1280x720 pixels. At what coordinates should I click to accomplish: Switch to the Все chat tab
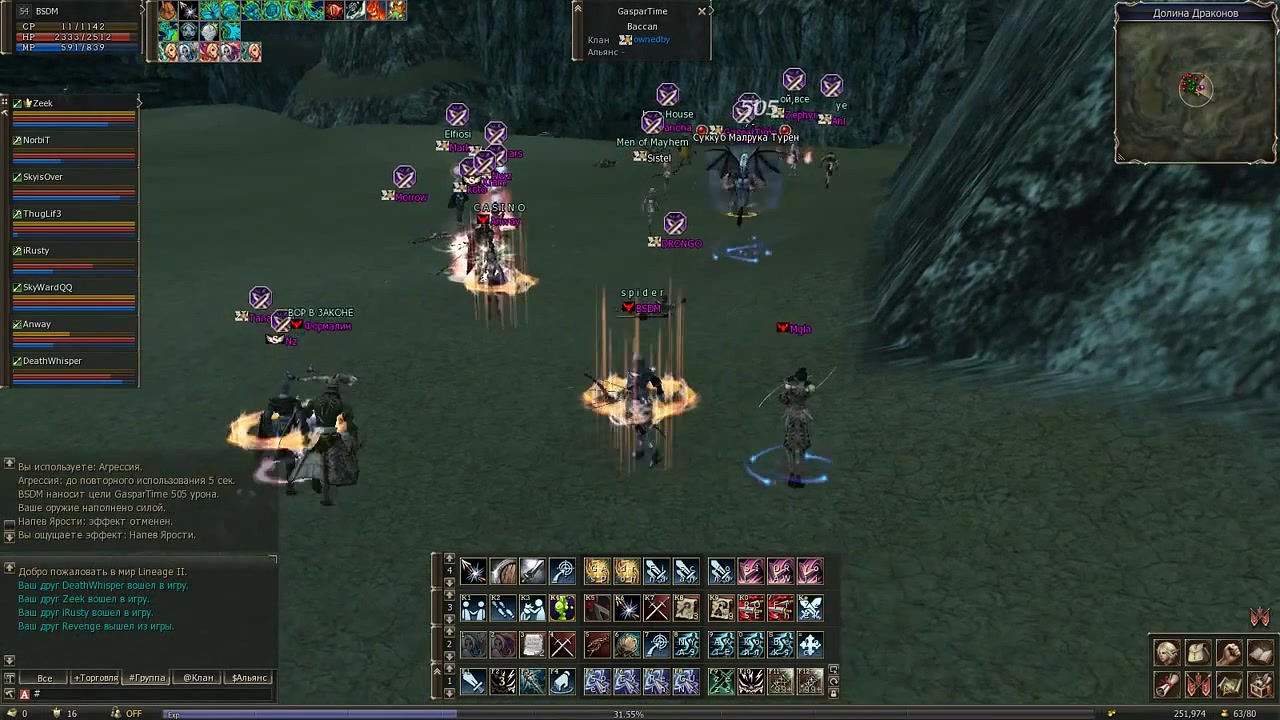pos(45,678)
